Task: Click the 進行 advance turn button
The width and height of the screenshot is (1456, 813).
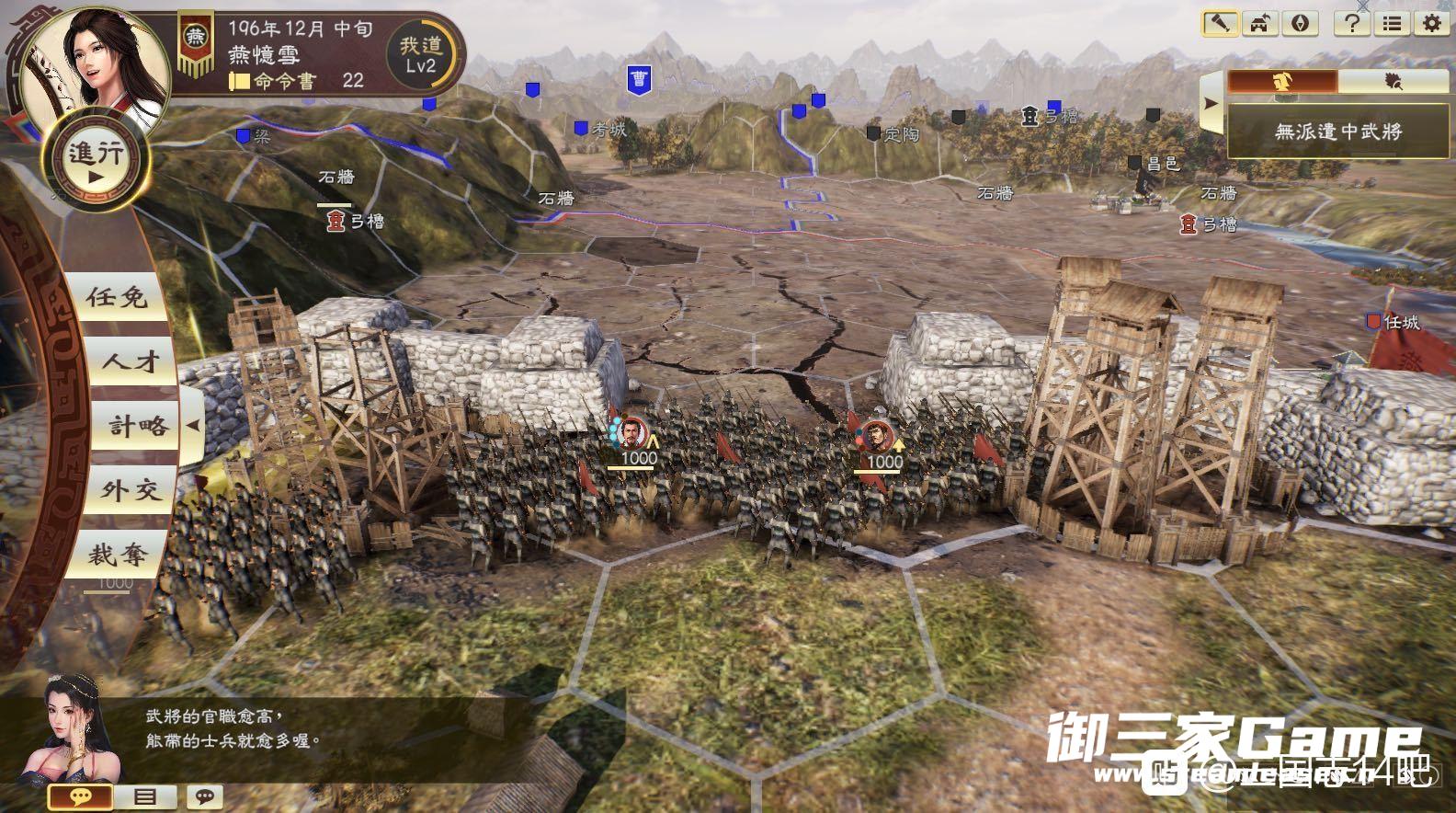Action: click(95, 161)
